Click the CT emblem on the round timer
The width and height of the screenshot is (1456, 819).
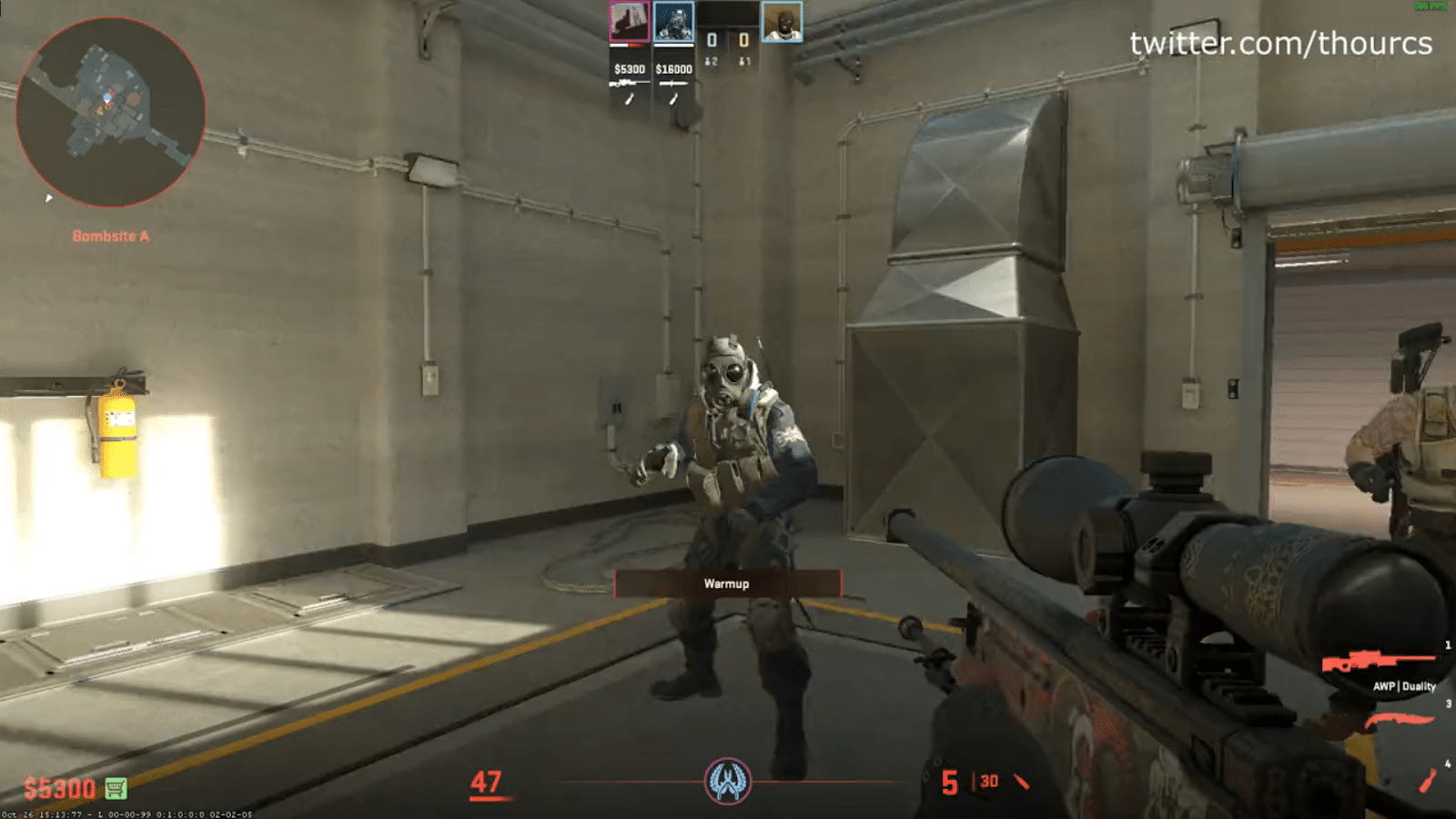(728, 780)
